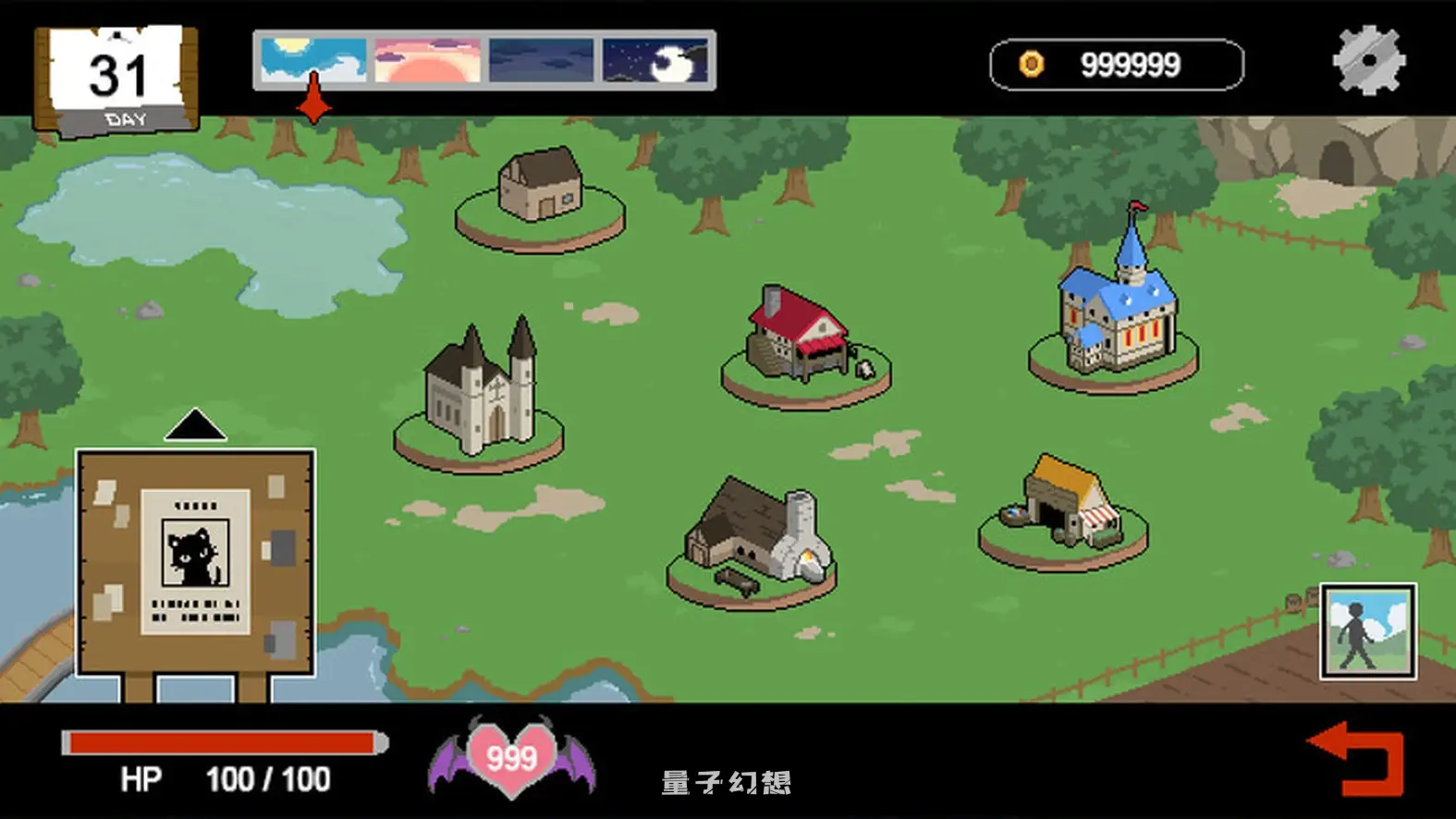
Task: Click the walking person travel icon
Action: 1368,630
